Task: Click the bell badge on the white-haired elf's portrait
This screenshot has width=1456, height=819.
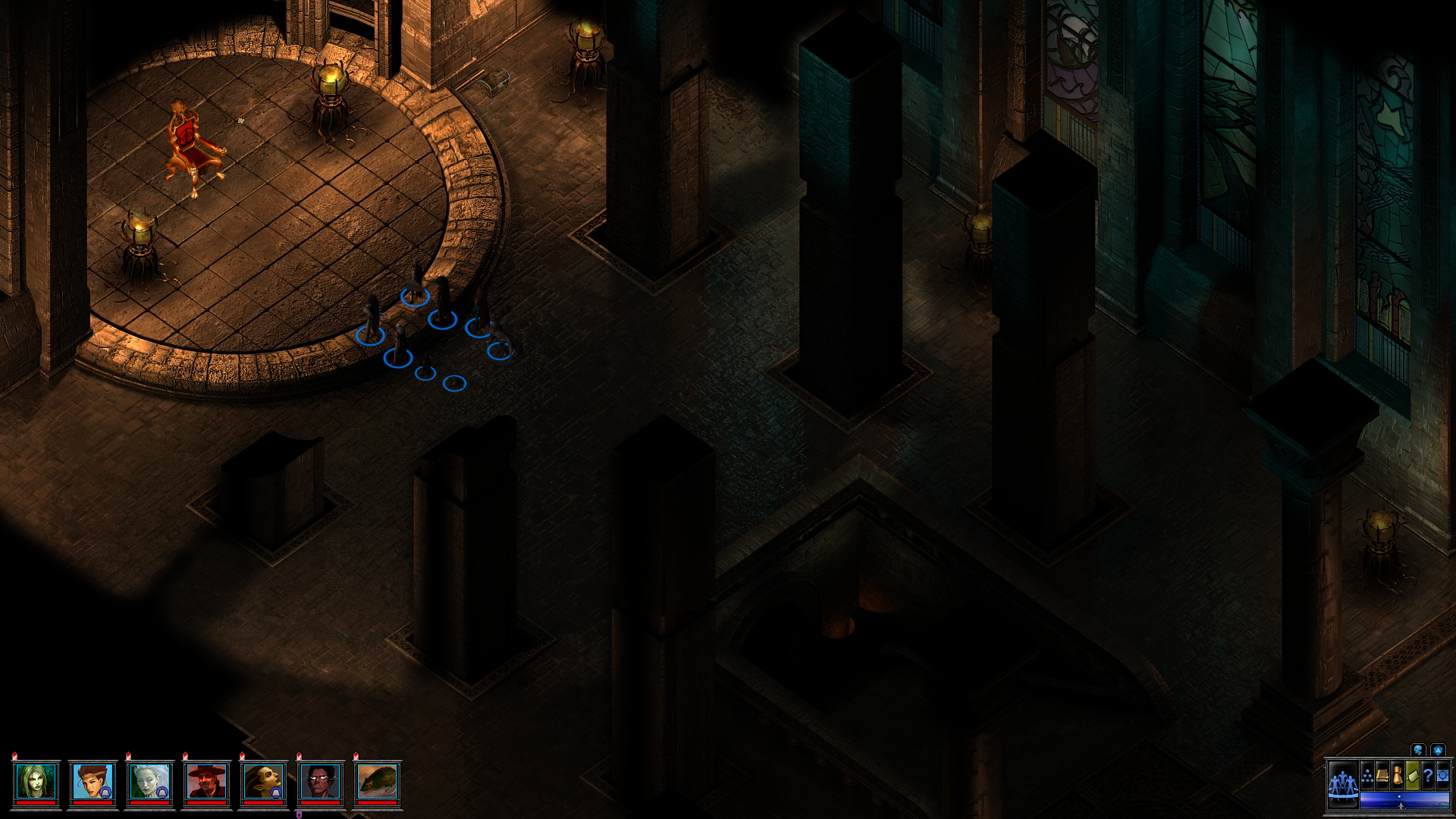Action: click(x=162, y=792)
